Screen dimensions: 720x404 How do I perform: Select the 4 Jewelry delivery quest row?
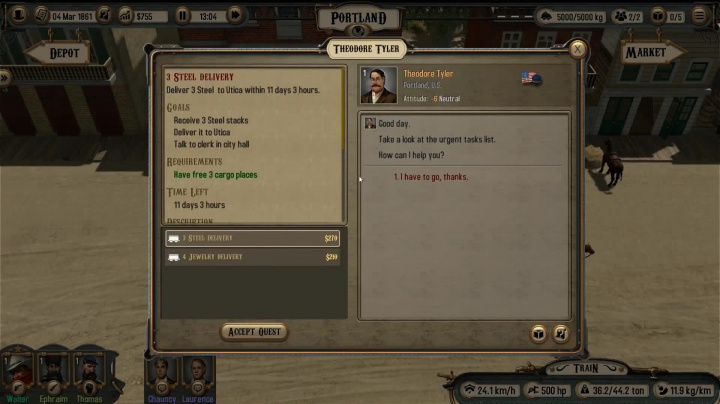[254, 257]
